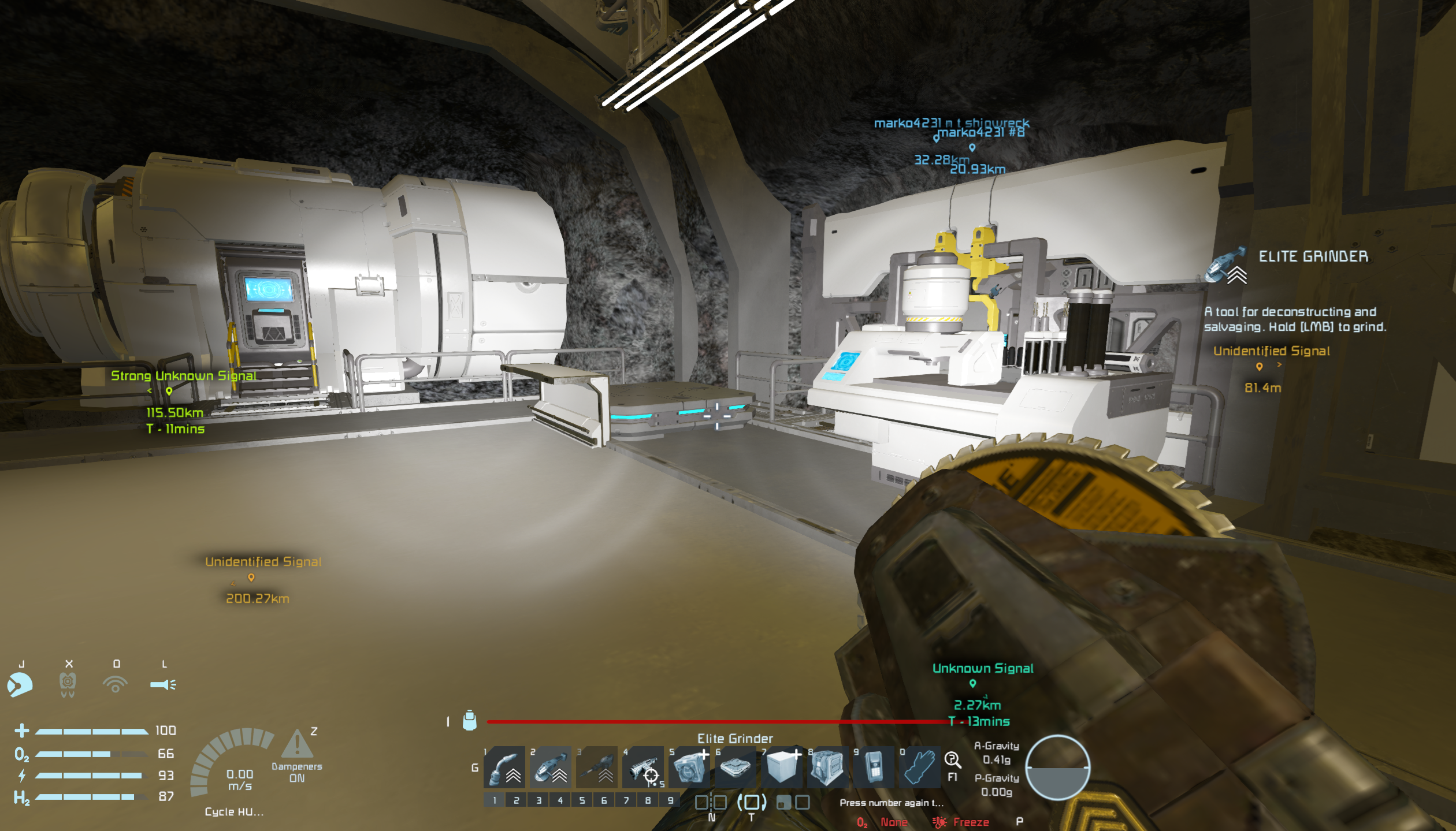Screen dimensions: 1456x831
Task: Toggle the Dampeners warning icon
Action: point(297,744)
